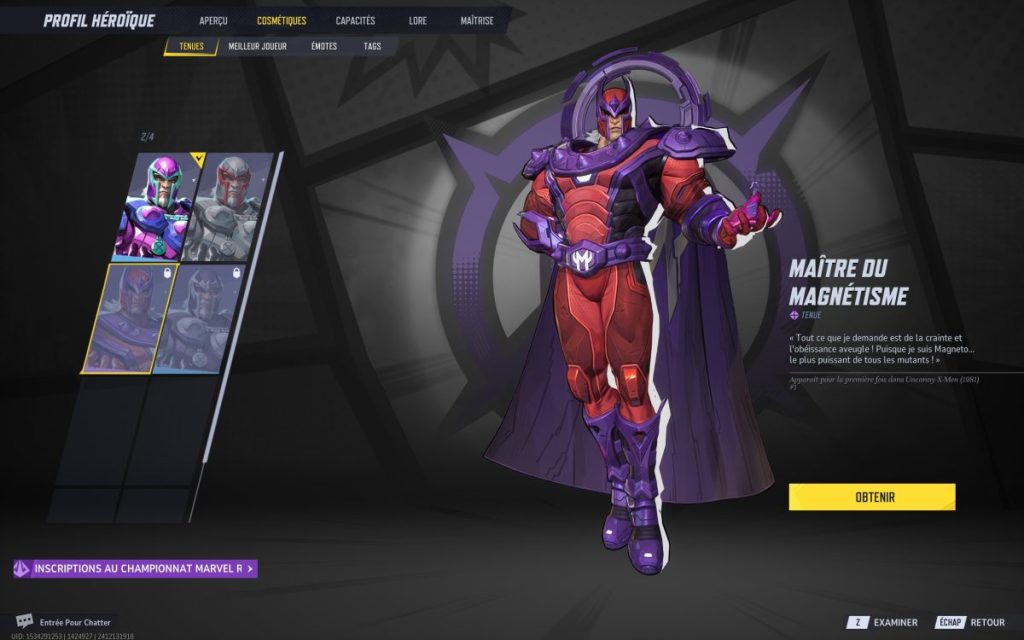The image size is (1024, 640).
Task: Click the Retour button
Action: (969, 622)
